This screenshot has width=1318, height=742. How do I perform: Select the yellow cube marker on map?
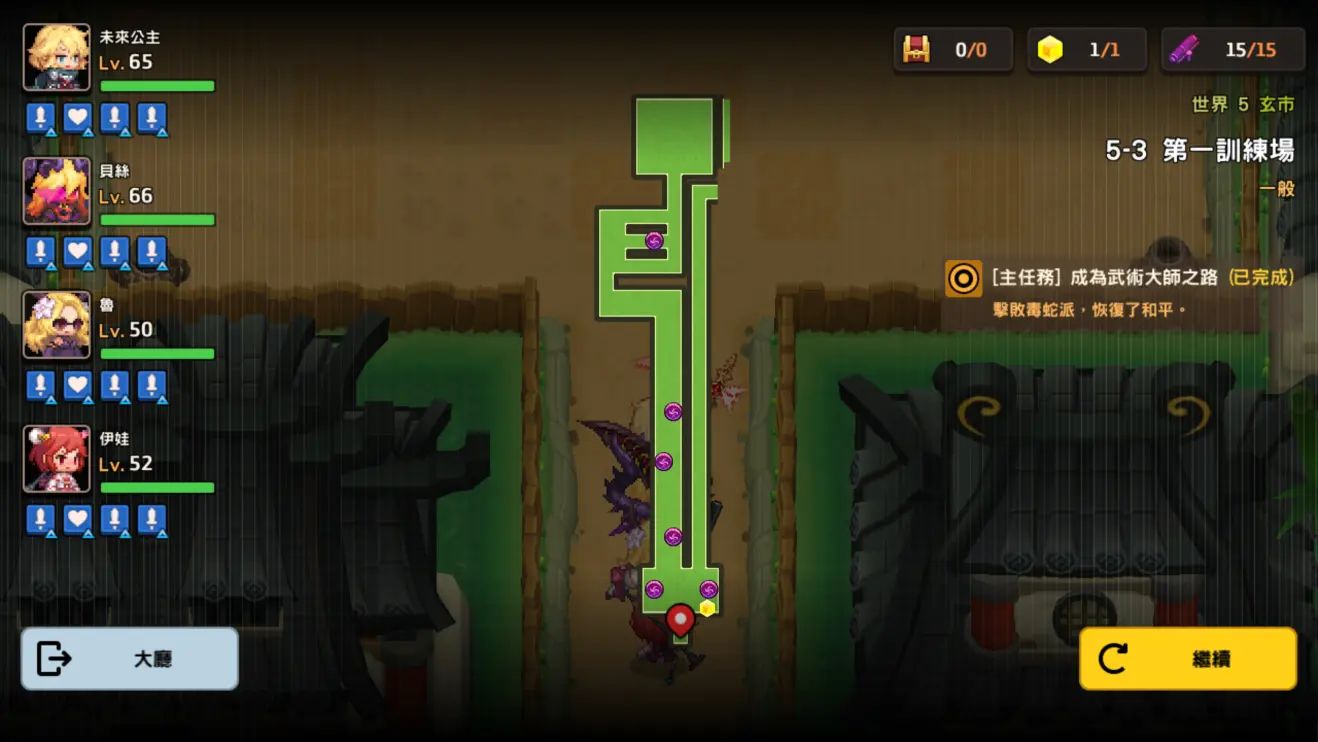pyautogui.click(x=707, y=608)
